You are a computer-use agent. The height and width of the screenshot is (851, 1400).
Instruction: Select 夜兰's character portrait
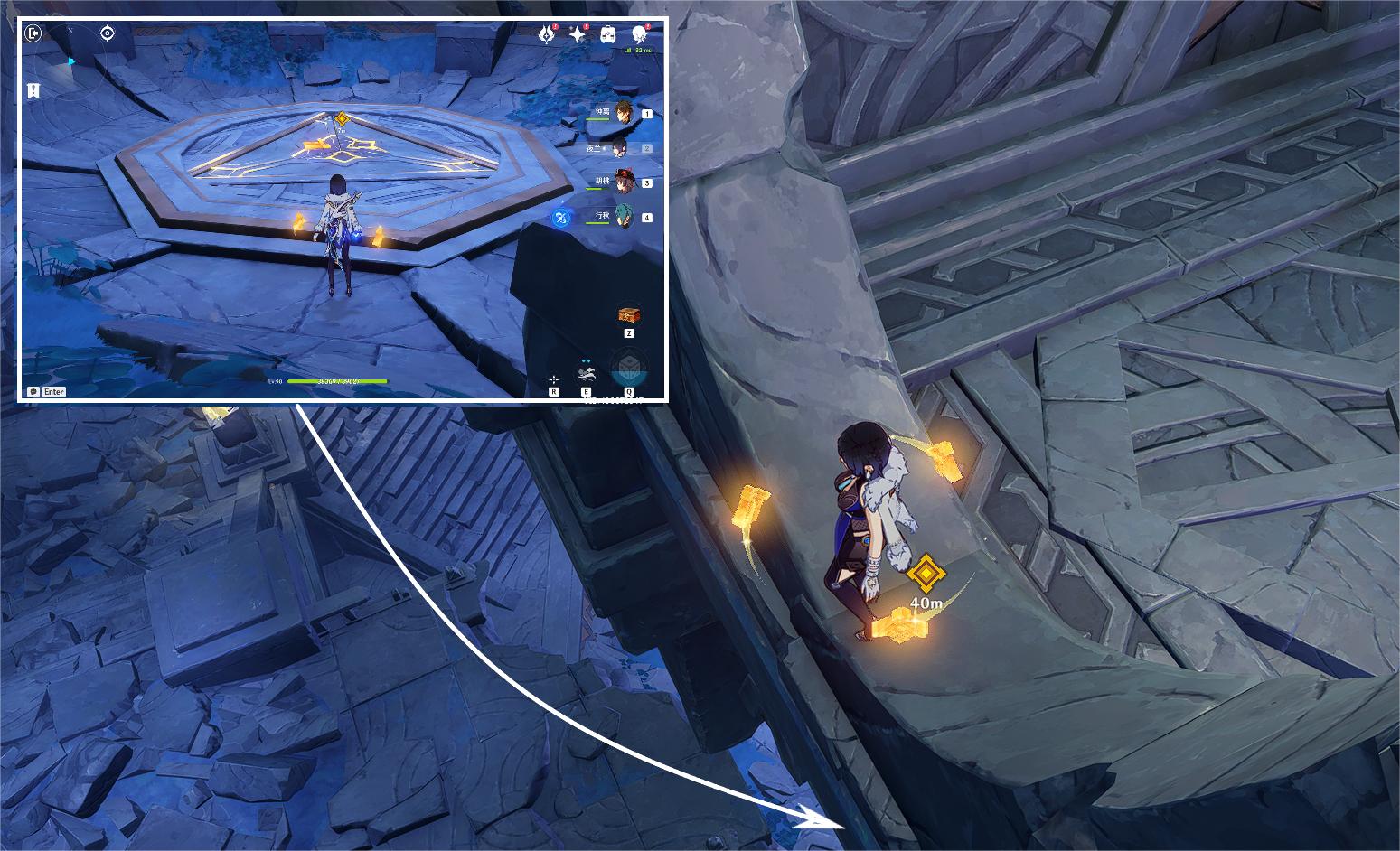tap(620, 148)
